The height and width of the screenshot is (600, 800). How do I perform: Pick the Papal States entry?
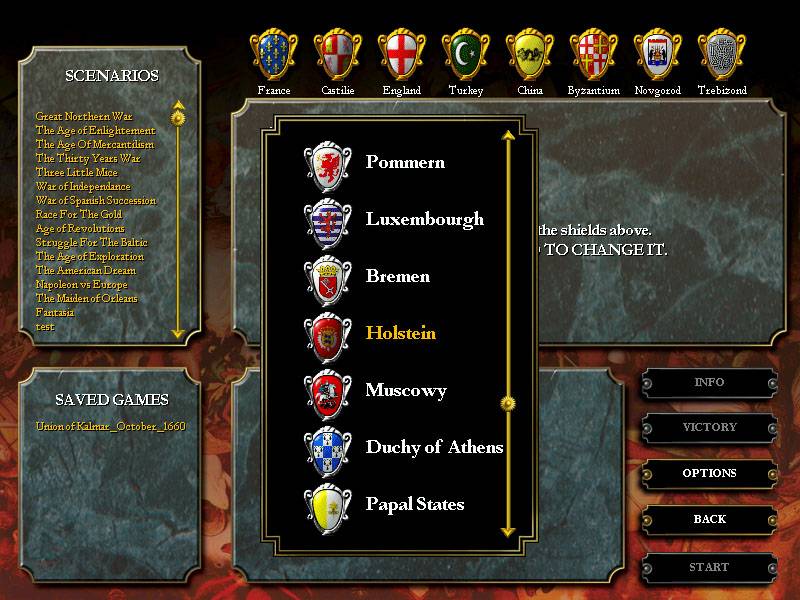point(415,504)
